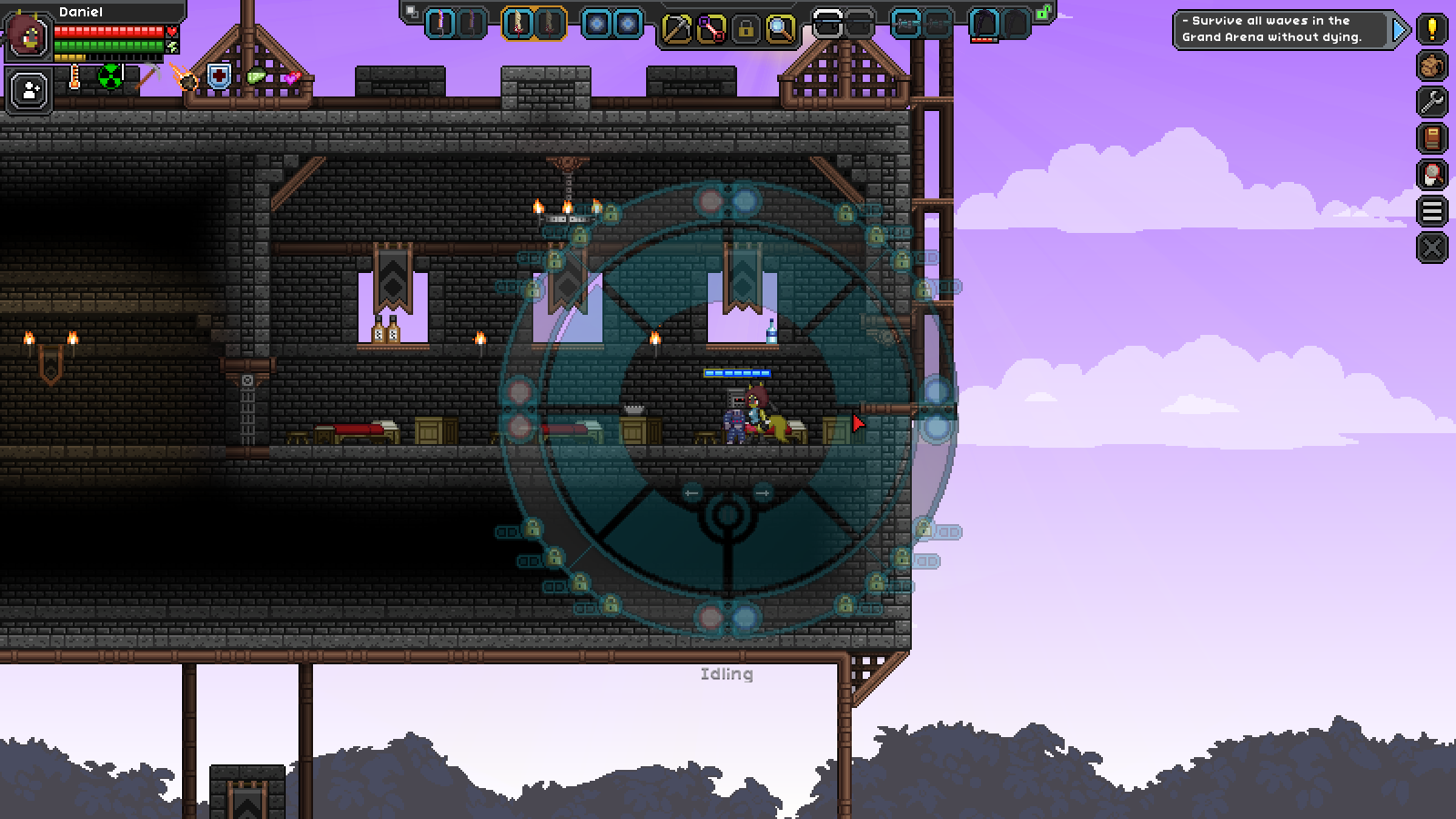
Task: Open the hamburger options menu on the right
Action: click(1431, 211)
